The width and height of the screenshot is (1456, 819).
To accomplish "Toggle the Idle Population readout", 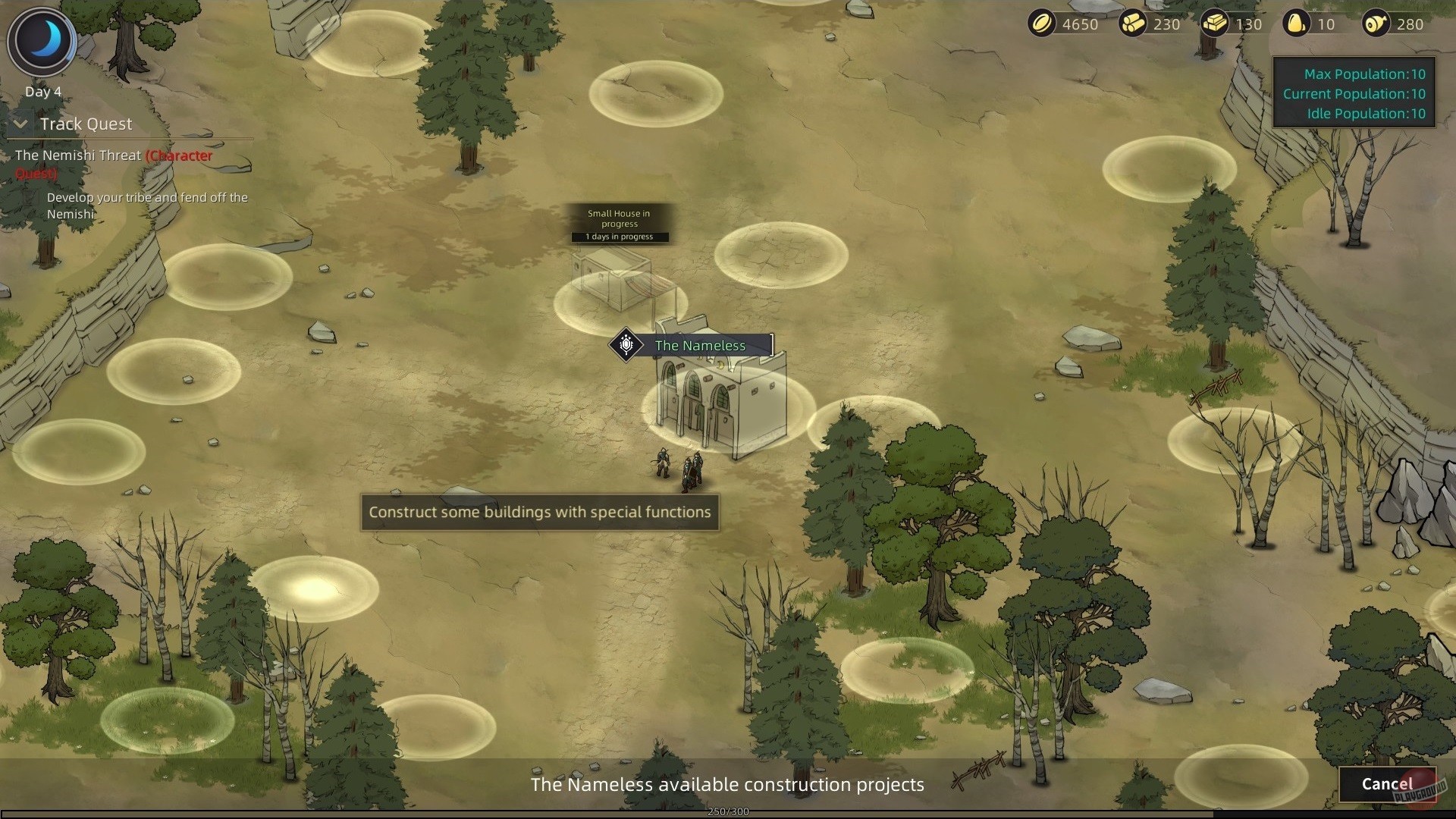I will coord(1365,113).
